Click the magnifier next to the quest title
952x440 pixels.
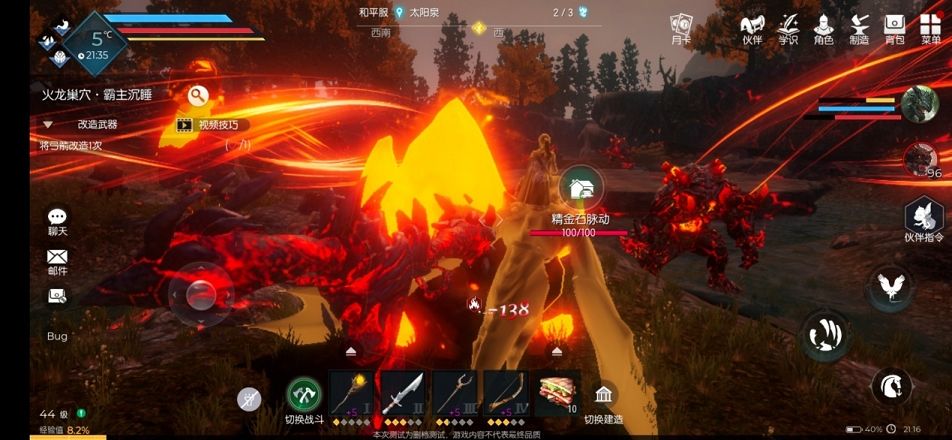198,96
